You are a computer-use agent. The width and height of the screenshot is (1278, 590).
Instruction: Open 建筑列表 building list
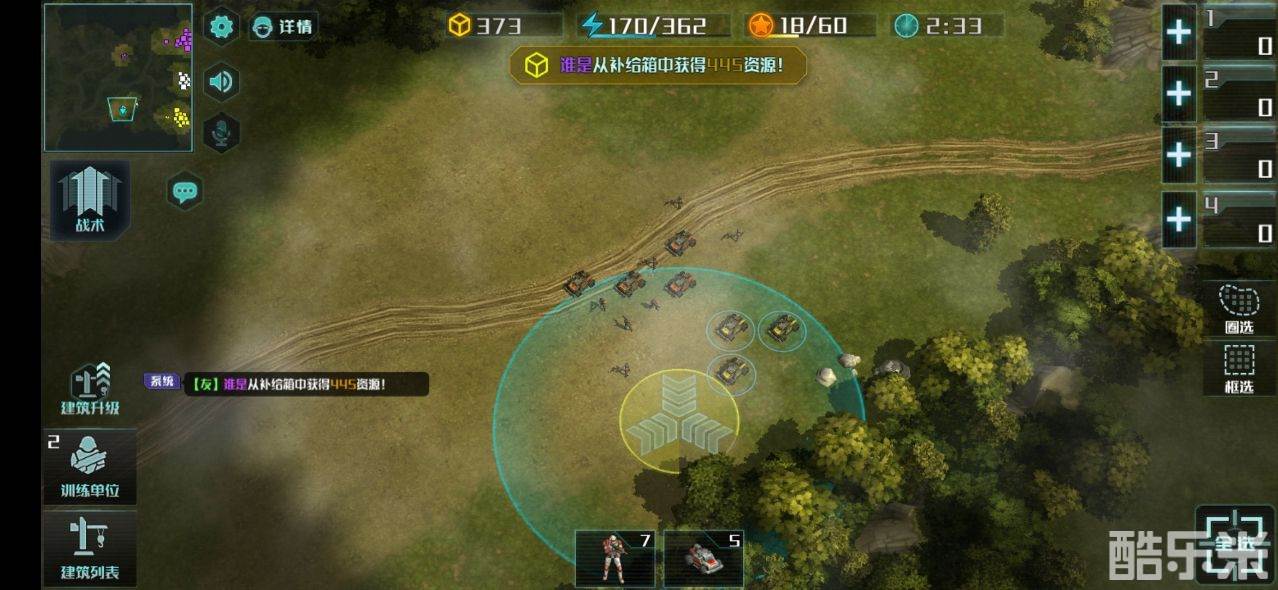[90, 548]
